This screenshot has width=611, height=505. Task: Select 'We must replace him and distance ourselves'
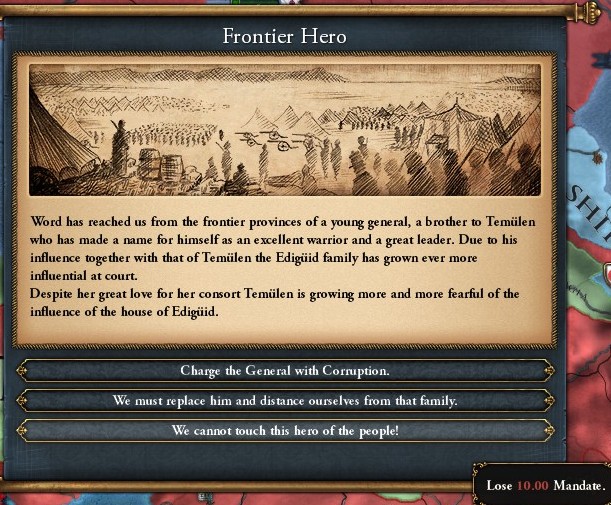[x=285, y=401]
